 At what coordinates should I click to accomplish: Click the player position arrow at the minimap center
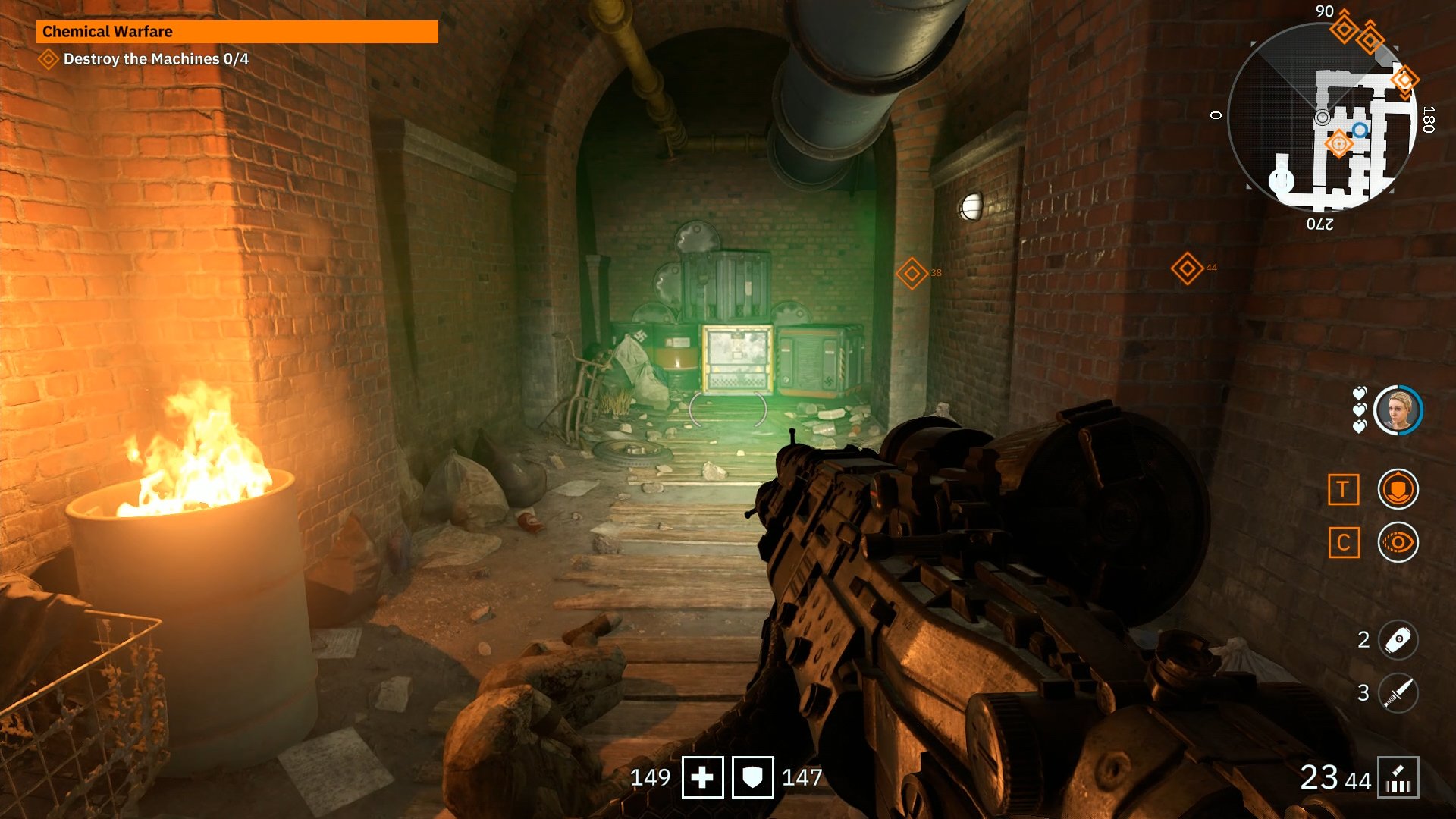1323,117
